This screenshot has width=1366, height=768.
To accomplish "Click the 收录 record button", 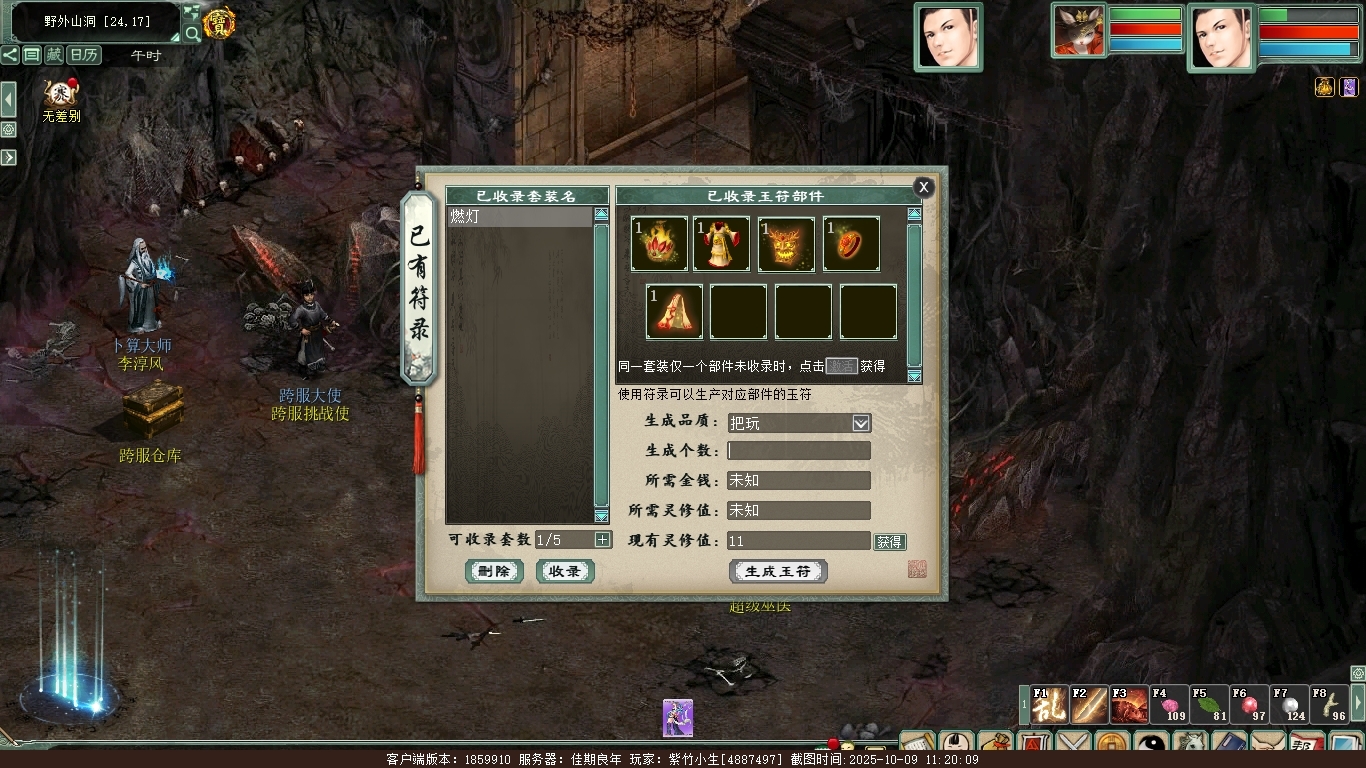I will tap(565, 571).
